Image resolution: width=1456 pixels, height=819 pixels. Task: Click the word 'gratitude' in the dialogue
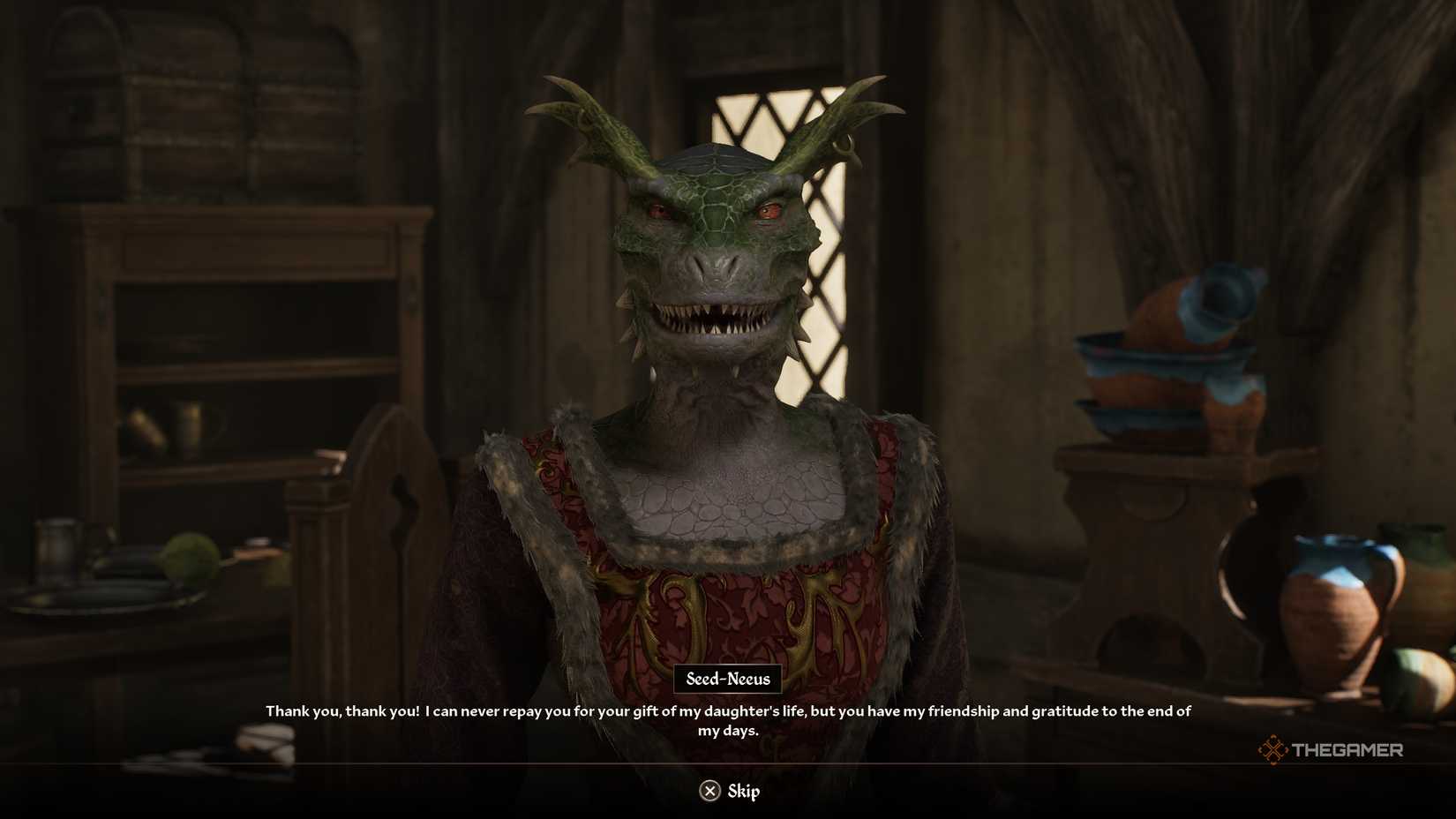1064,710
